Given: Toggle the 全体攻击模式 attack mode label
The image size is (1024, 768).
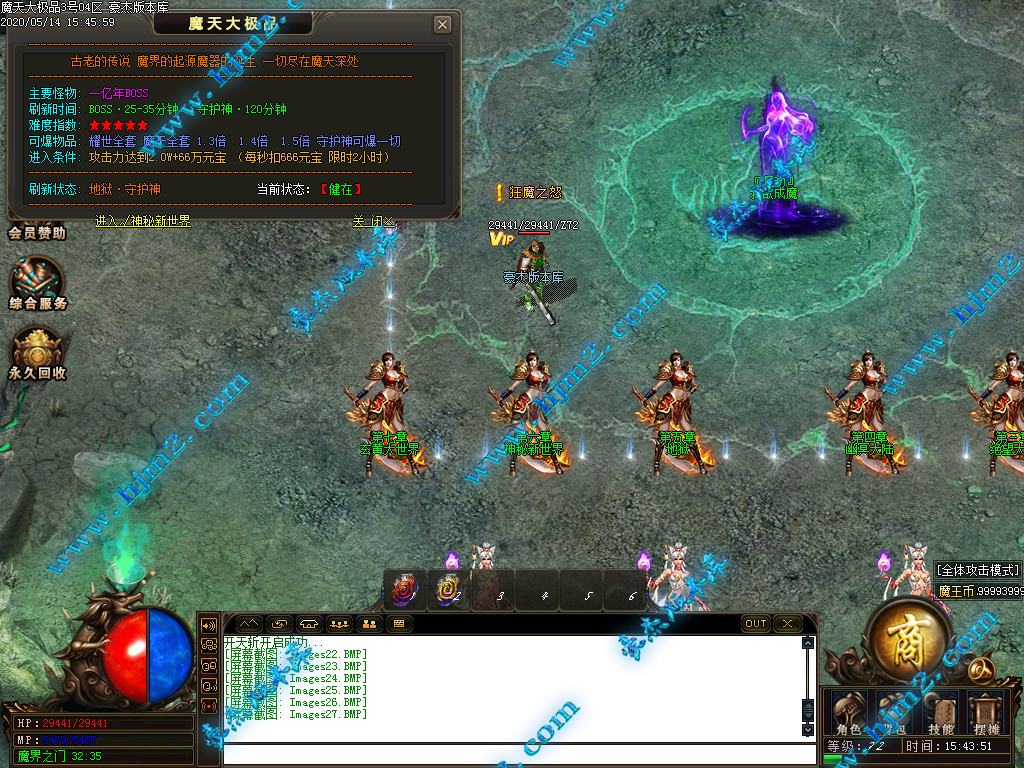Looking at the screenshot, I should pyautogui.click(x=978, y=570).
